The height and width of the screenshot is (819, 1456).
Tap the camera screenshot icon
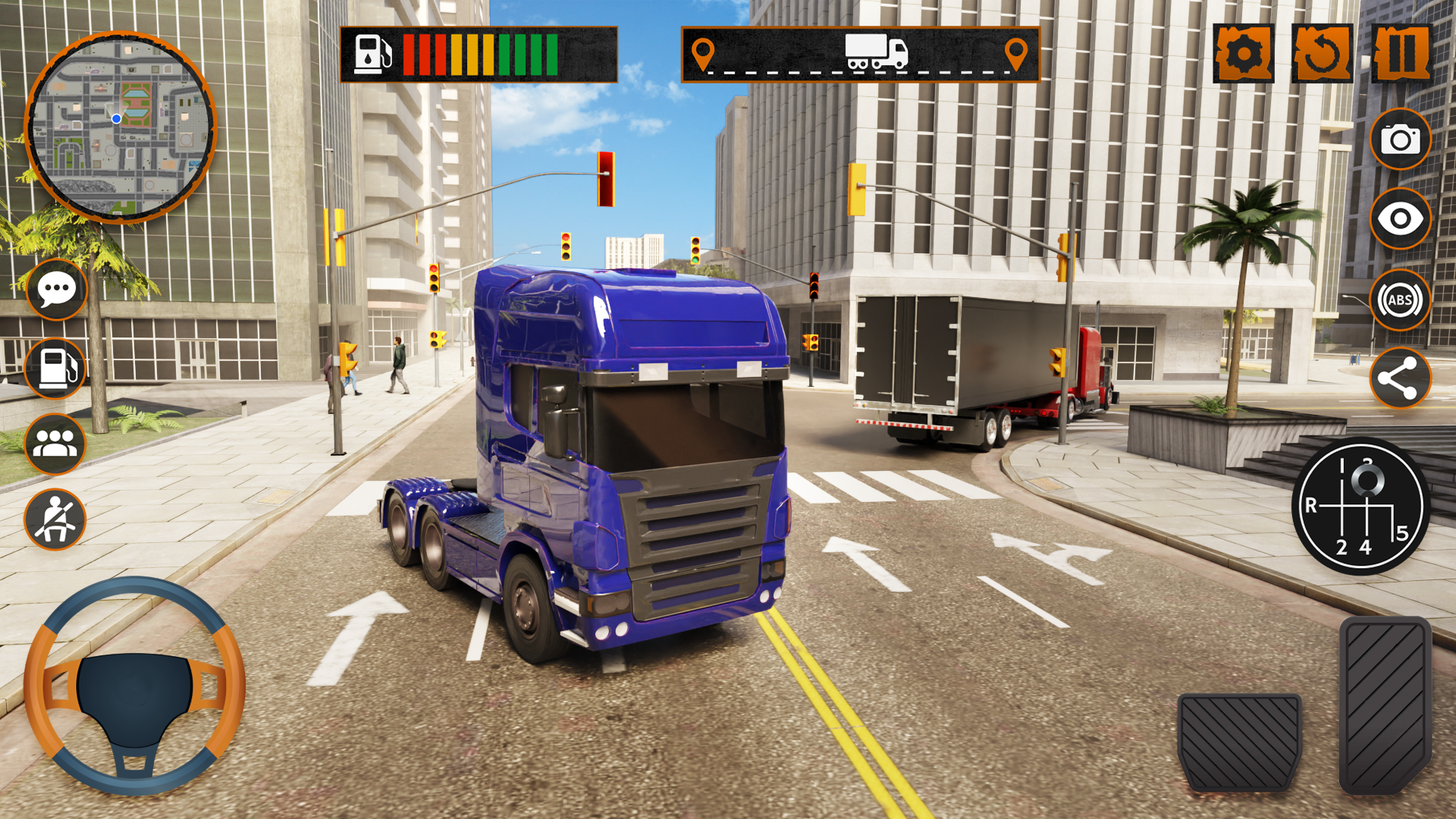pyautogui.click(x=1400, y=140)
